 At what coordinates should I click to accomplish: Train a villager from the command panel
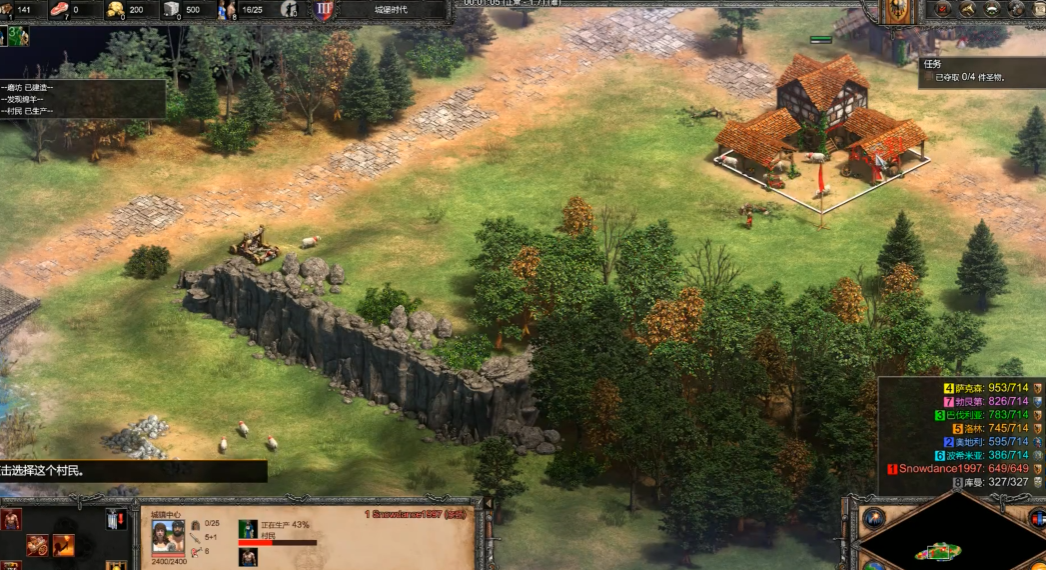[x=11, y=518]
